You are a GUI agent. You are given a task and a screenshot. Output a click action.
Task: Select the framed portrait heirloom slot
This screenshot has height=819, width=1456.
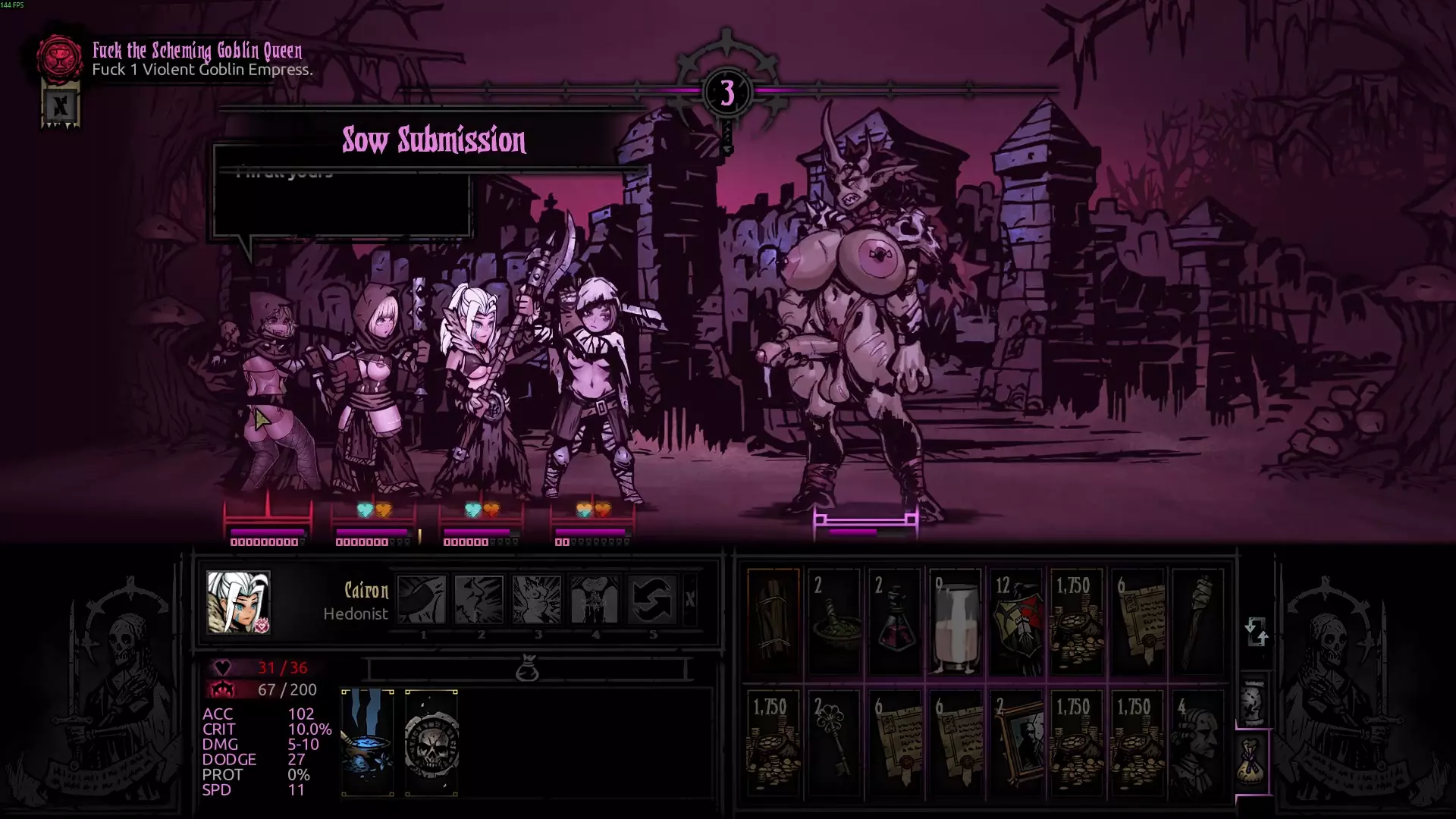pos(1016,743)
